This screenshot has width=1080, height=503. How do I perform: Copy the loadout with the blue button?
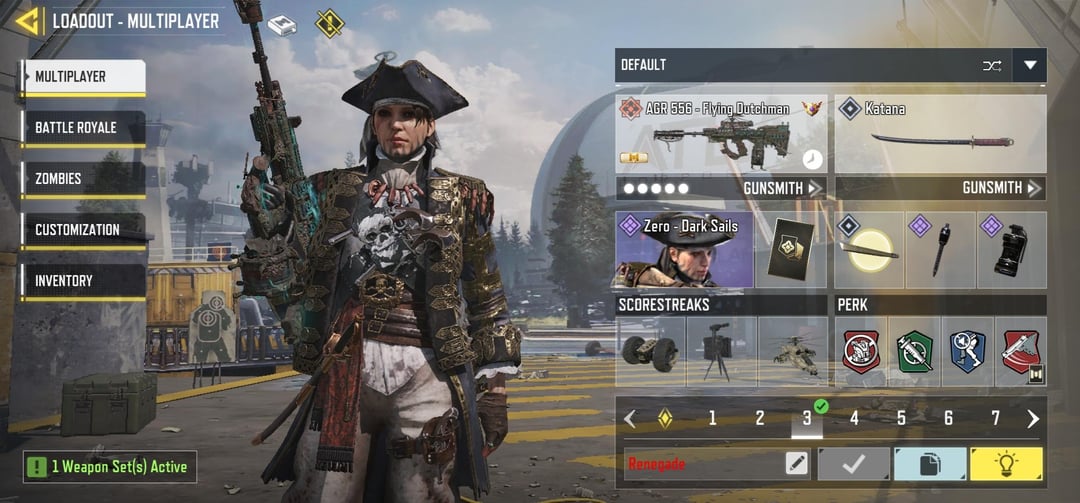pyautogui.click(x=930, y=463)
